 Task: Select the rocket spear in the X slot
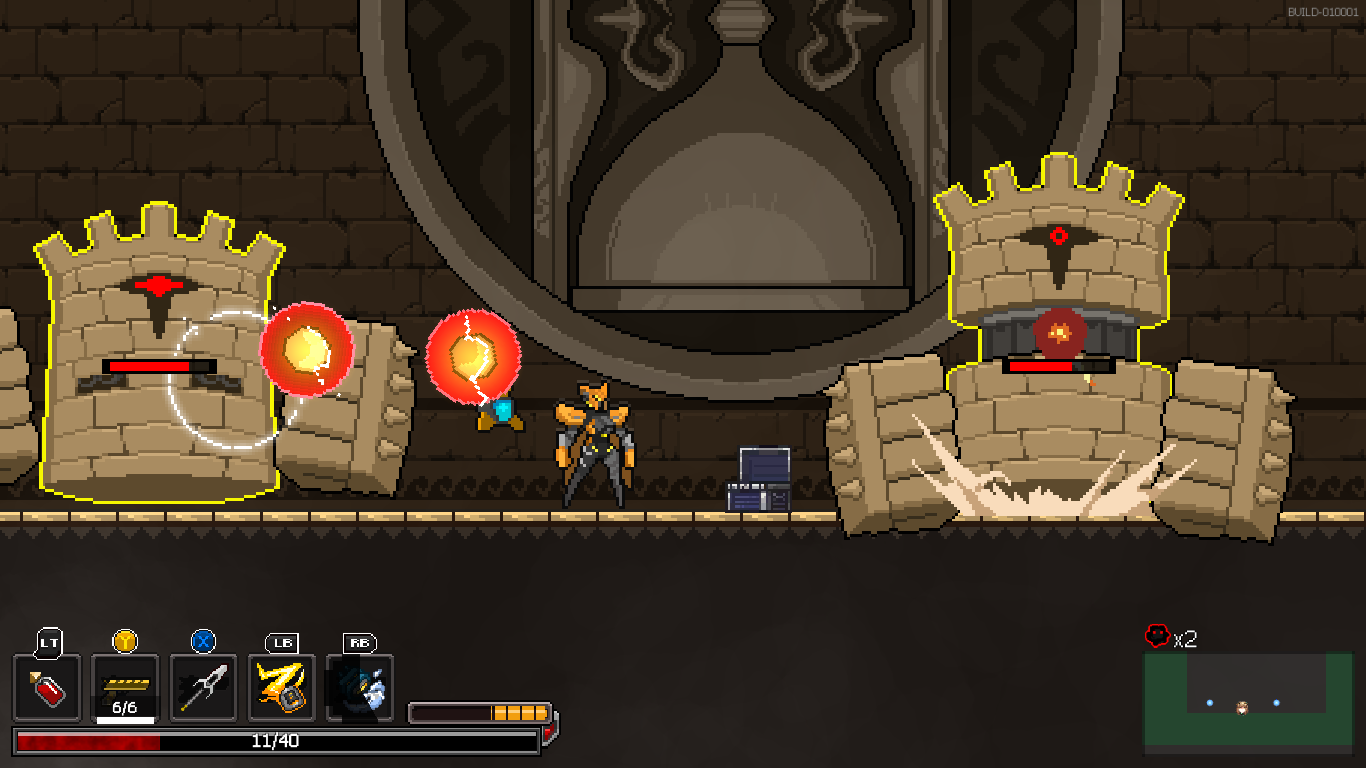202,688
